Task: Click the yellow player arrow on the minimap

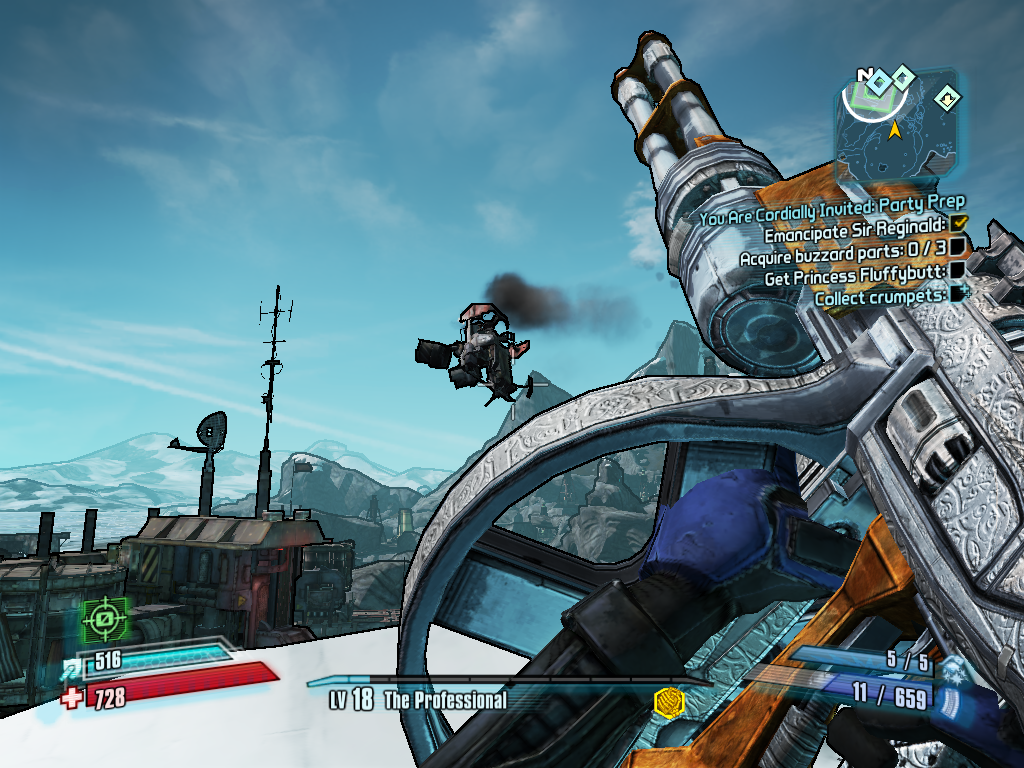Action: (895, 130)
